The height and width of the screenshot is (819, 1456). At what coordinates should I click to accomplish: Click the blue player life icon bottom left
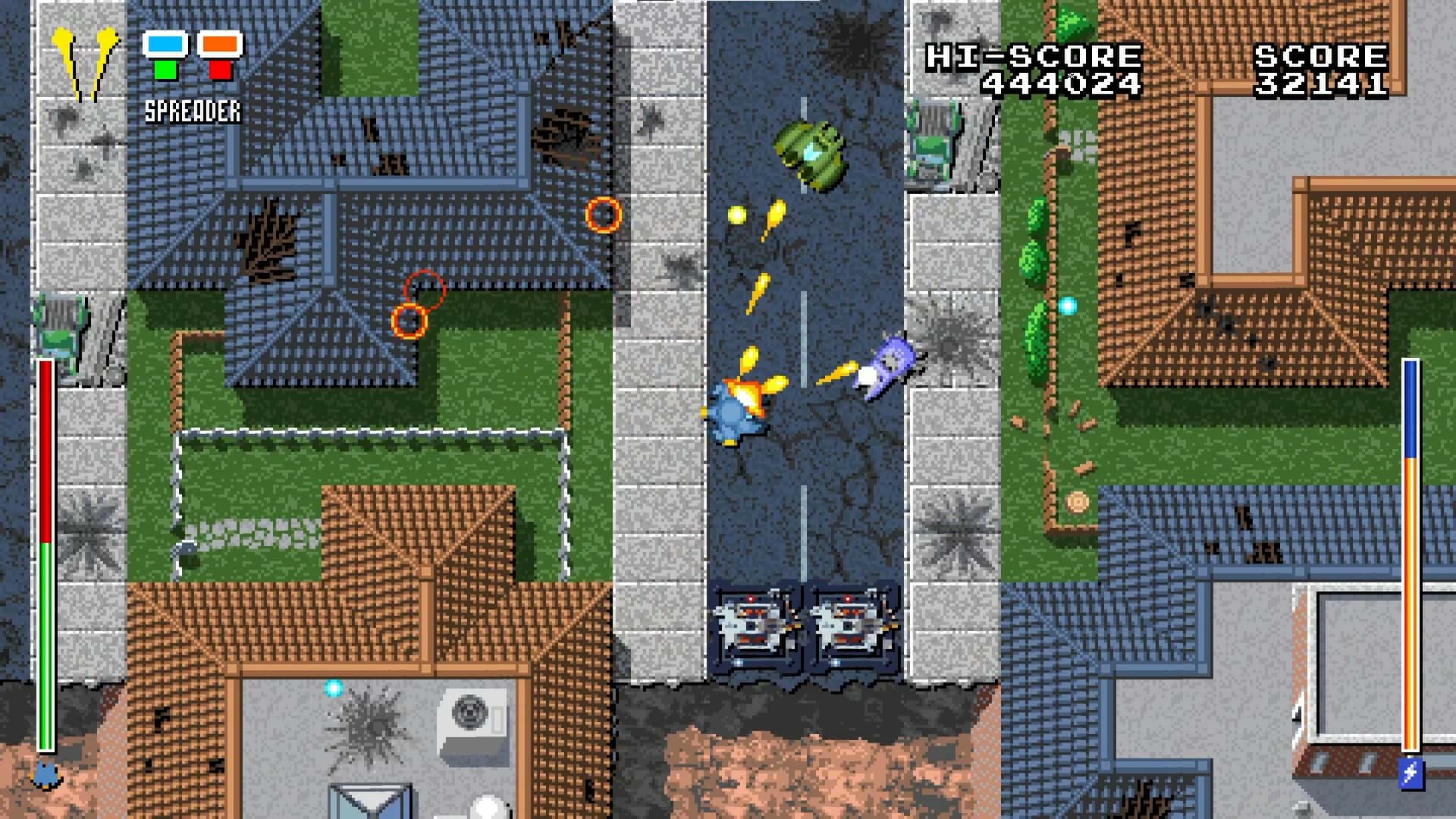pyautogui.click(x=47, y=775)
